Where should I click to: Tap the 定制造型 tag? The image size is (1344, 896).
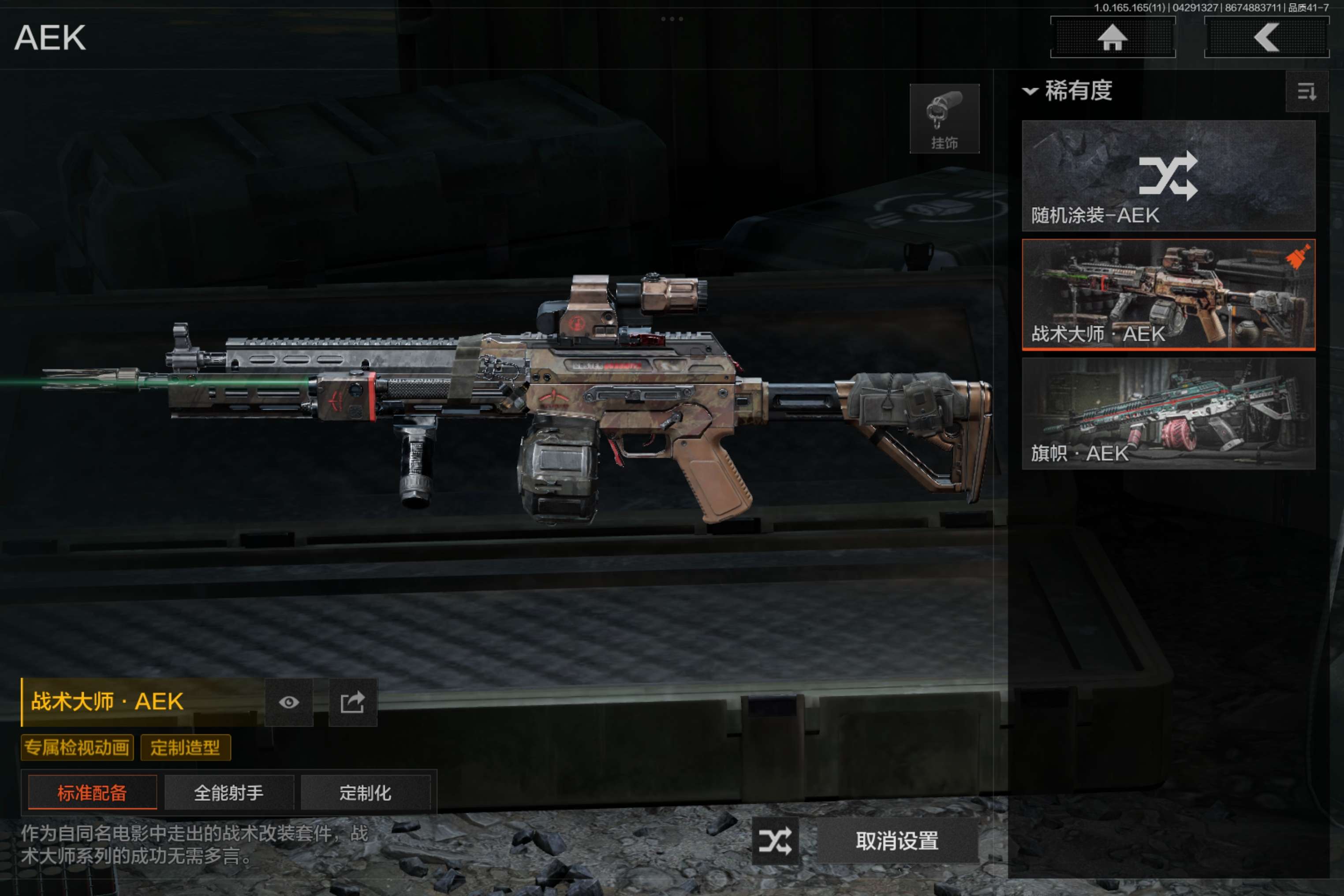click(185, 747)
